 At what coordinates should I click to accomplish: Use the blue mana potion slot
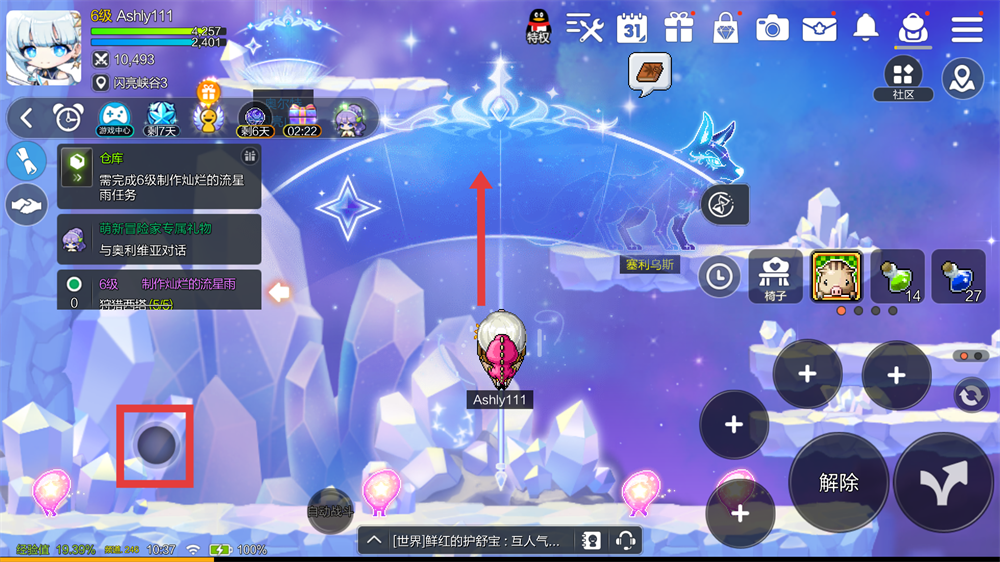click(x=958, y=276)
